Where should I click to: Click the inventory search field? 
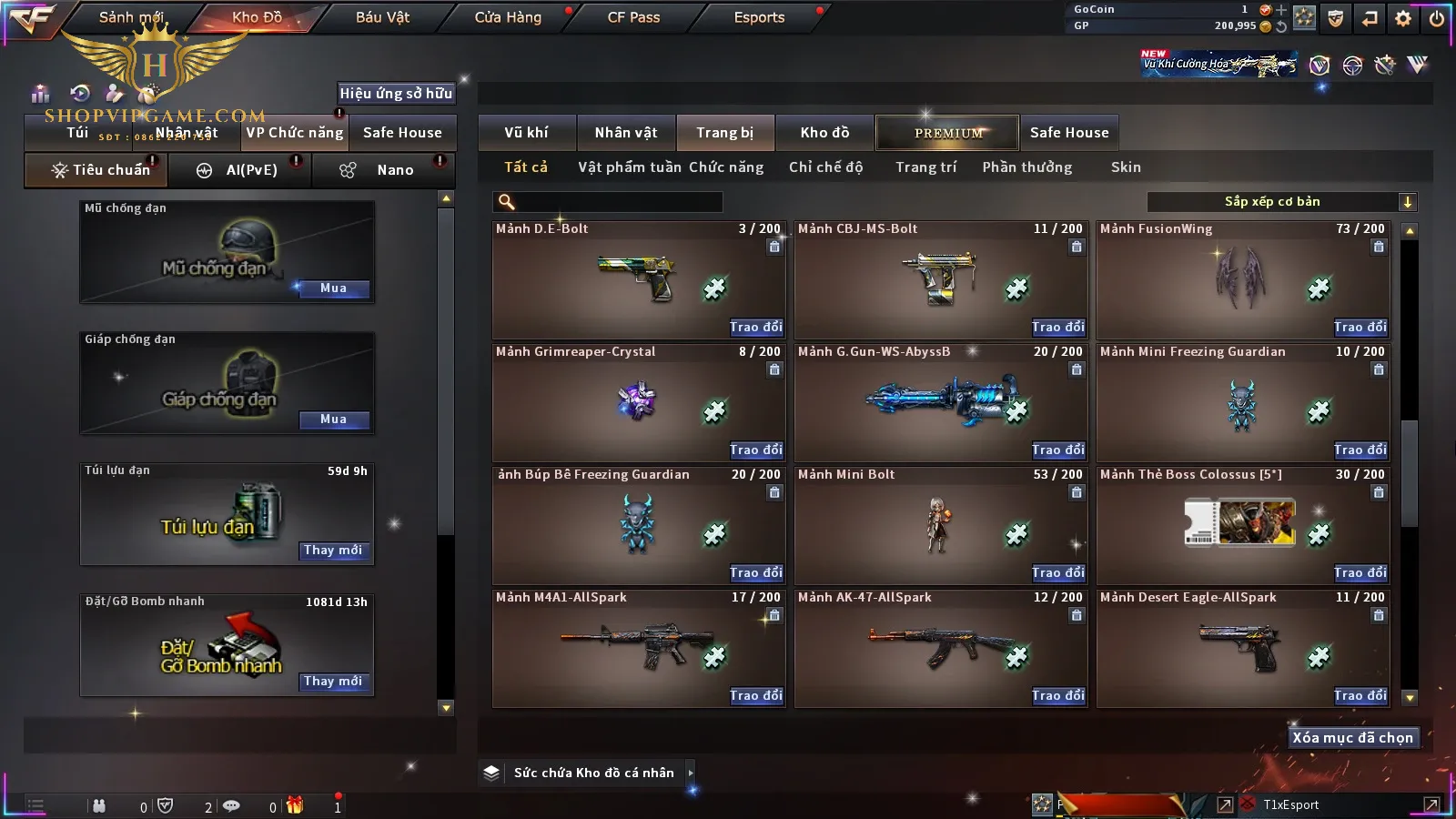(610, 202)
